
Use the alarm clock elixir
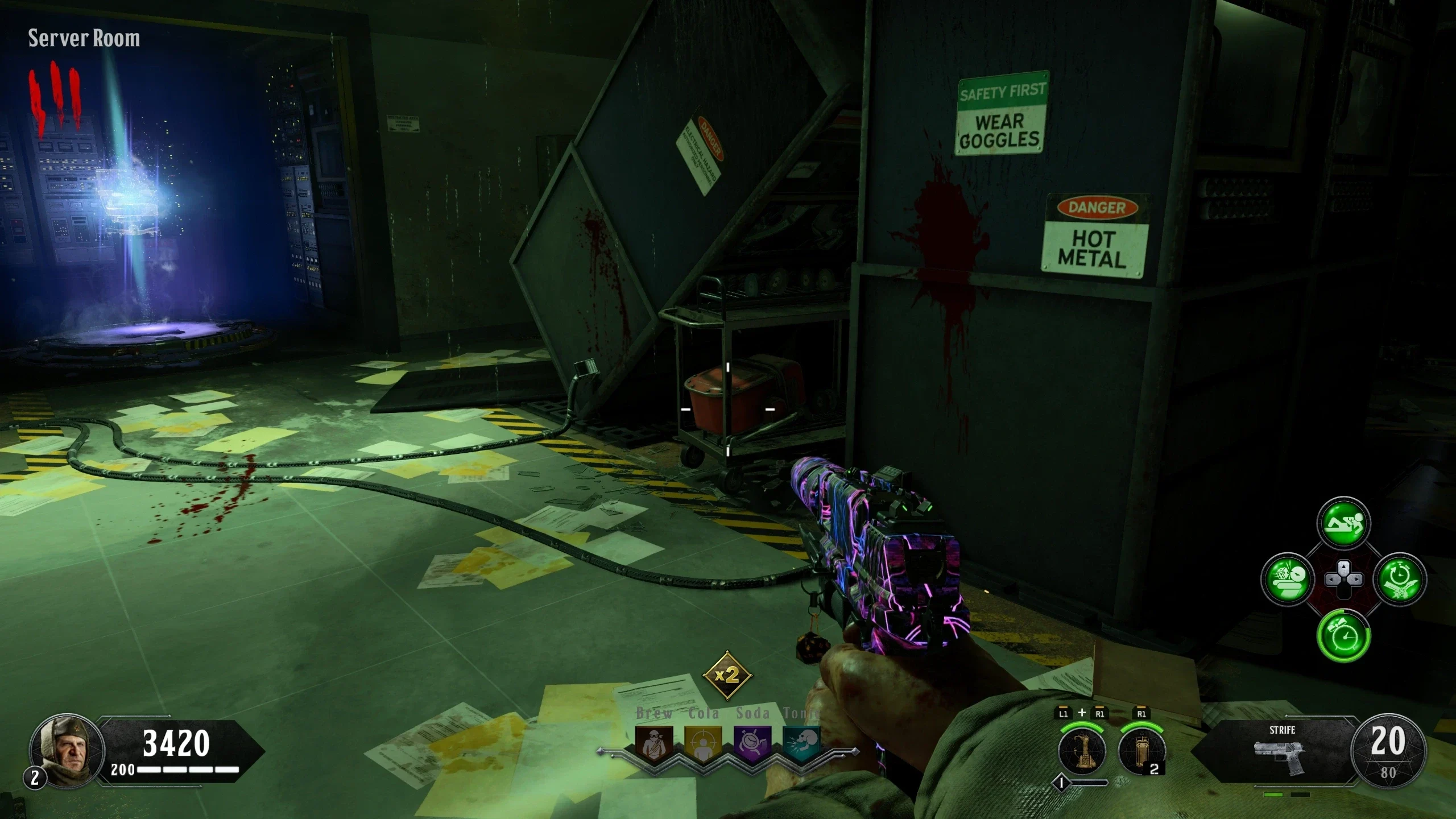pyautogui.click(x=1343, y=635)
